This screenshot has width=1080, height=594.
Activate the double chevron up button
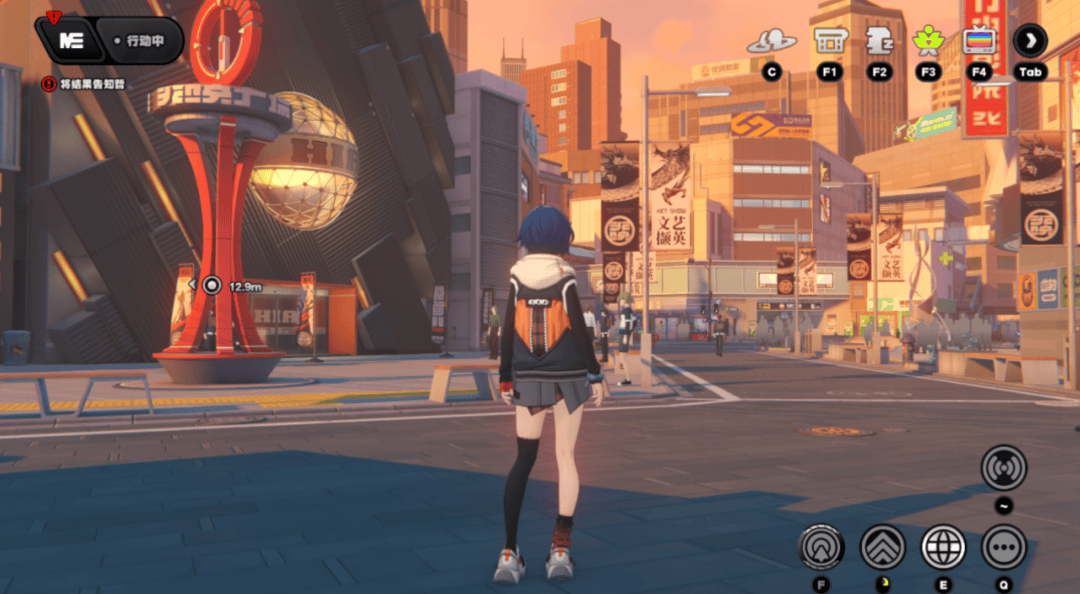click(x=883, y=547)
